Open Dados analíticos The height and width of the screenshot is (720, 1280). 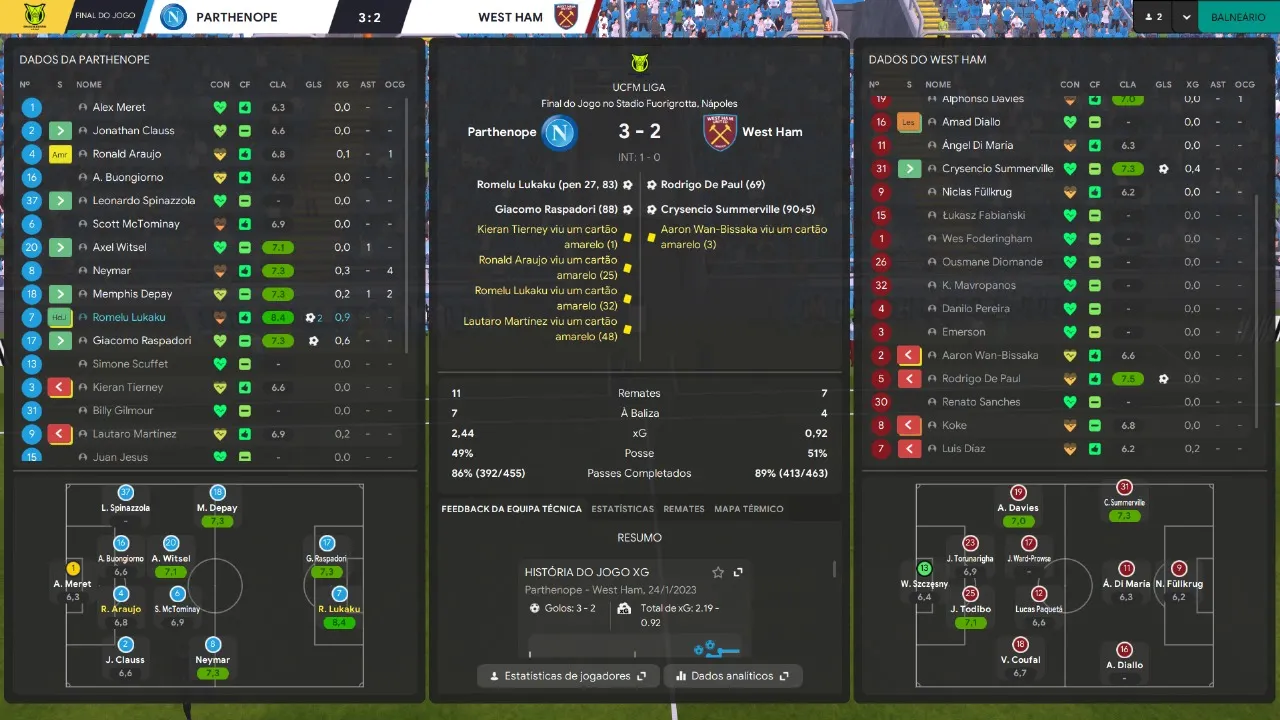[733, 676]
